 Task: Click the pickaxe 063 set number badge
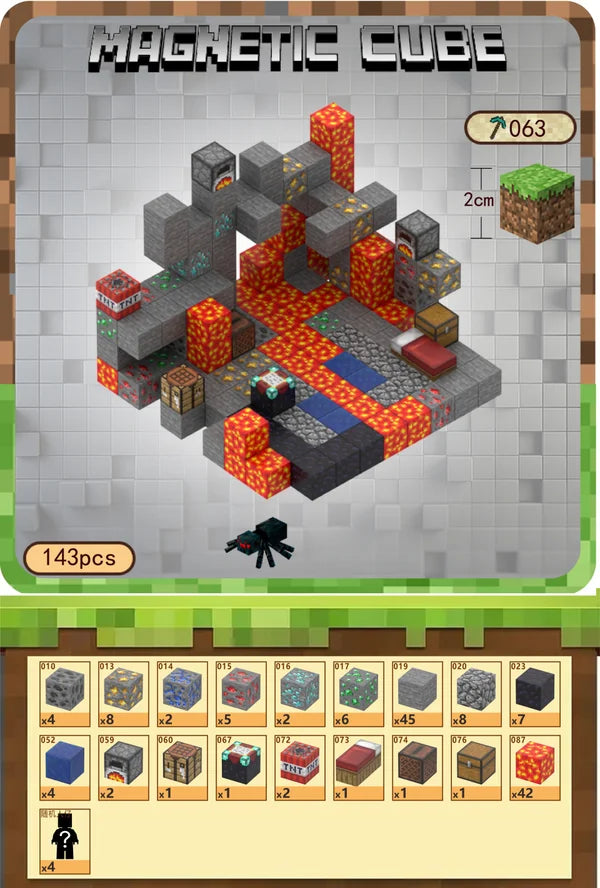520,128
